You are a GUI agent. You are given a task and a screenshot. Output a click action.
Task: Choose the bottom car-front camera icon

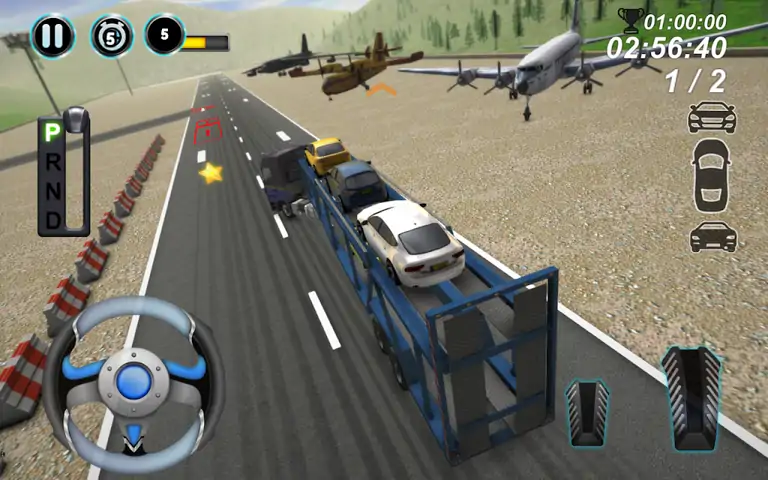point(712,237)
